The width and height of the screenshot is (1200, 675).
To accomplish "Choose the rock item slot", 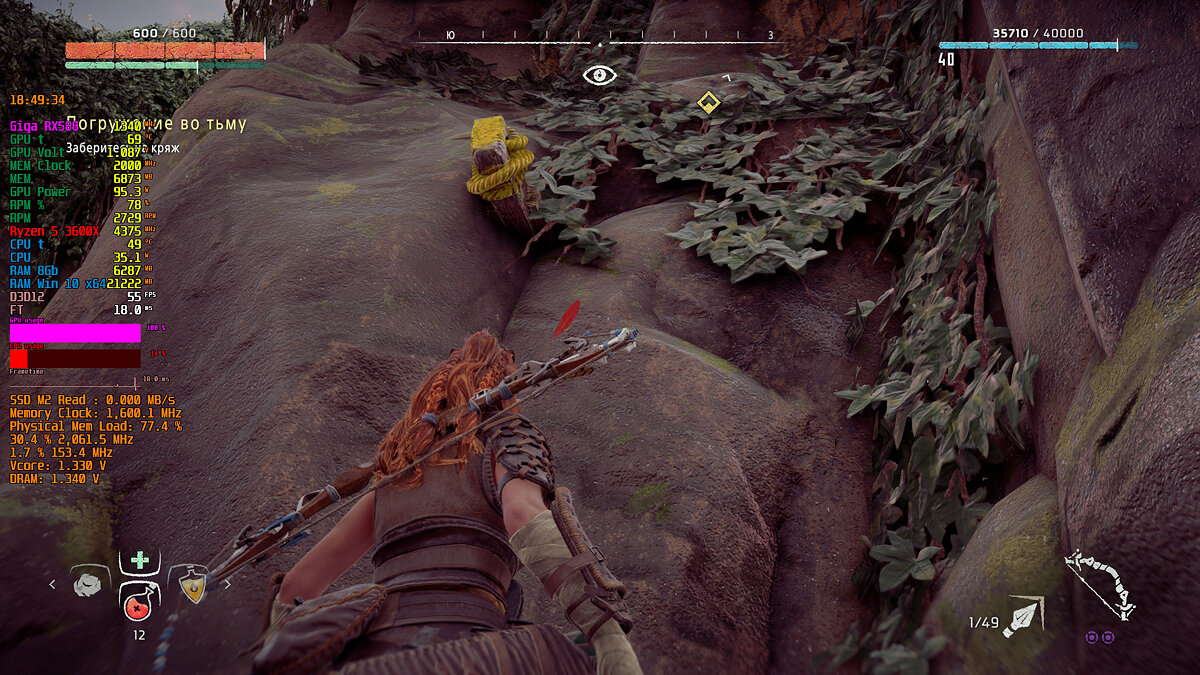I will tap(92, 583).
